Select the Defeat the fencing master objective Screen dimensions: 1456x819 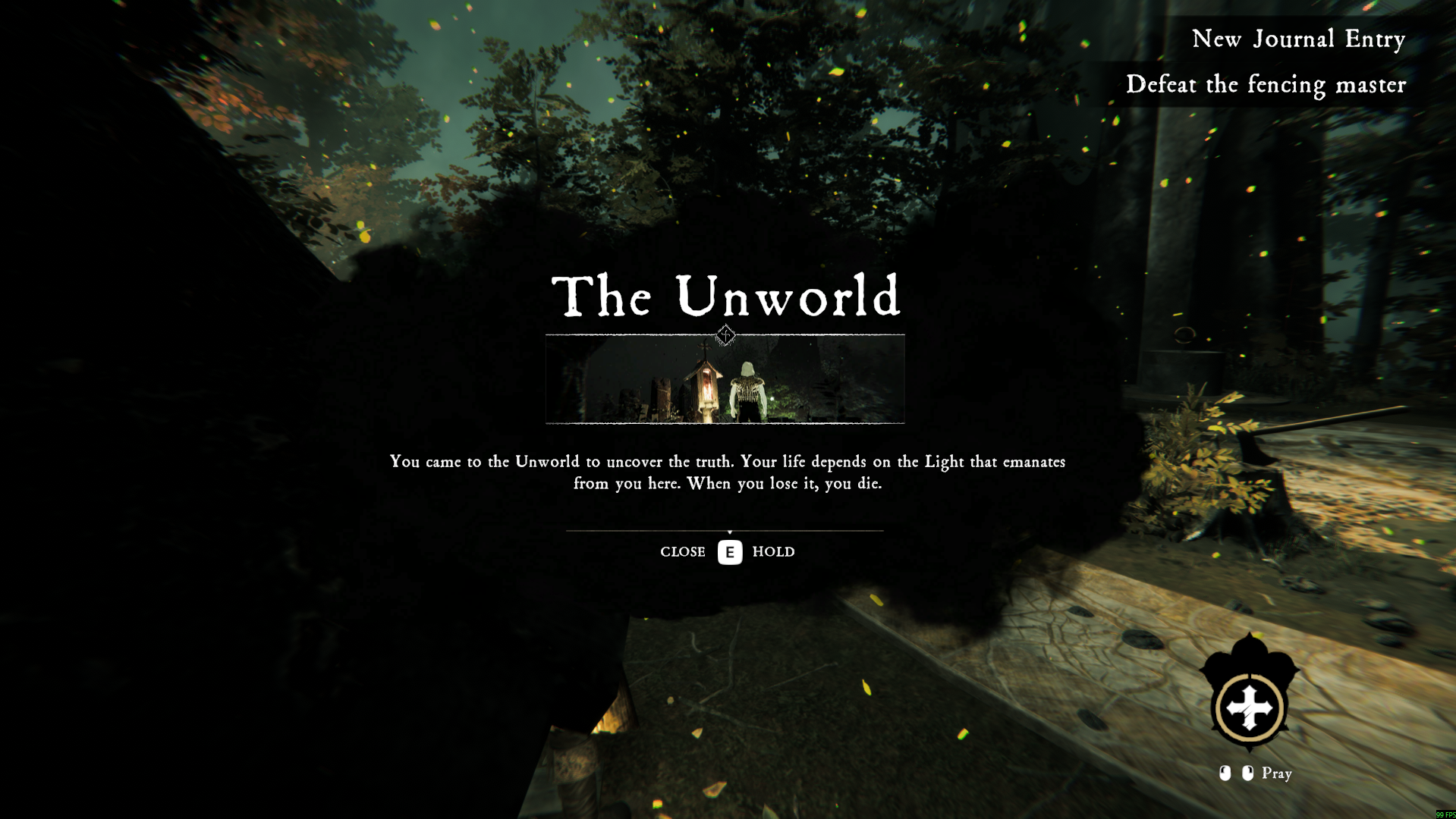point(1265,84)
